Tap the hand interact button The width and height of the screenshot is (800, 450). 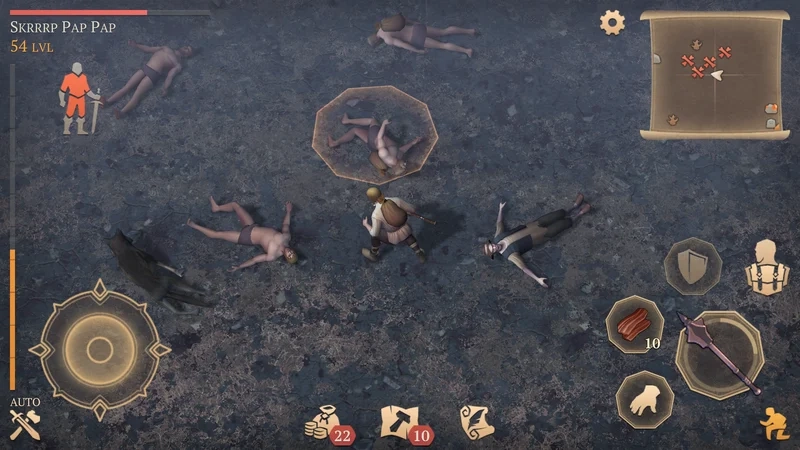click(644, 398)
